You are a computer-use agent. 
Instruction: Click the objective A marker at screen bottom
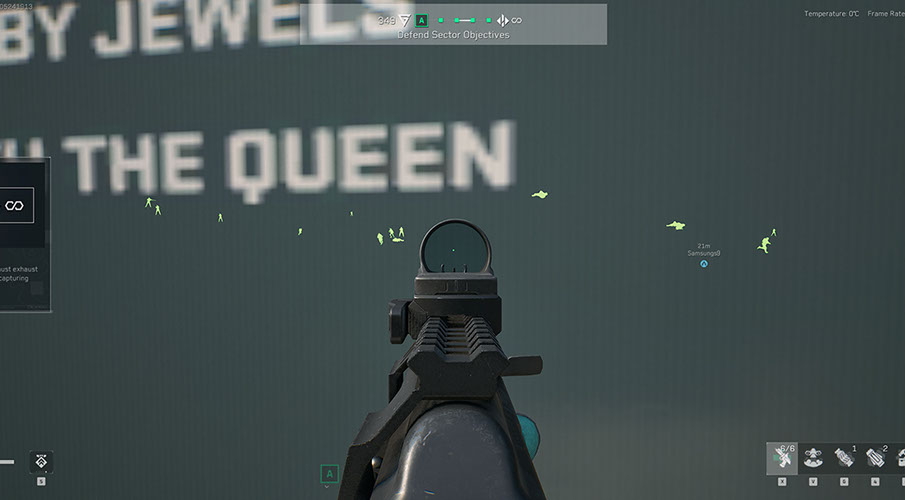tap(329, 473)
